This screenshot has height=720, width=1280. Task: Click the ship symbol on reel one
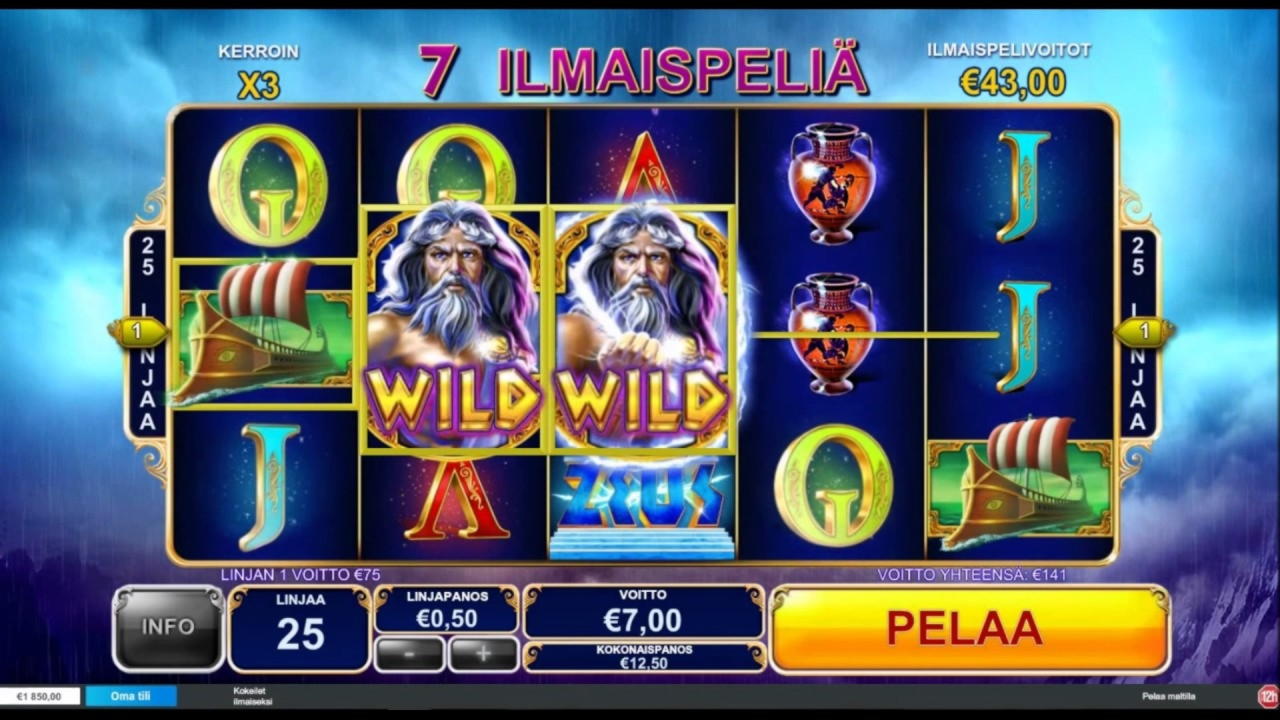[265, 330]
